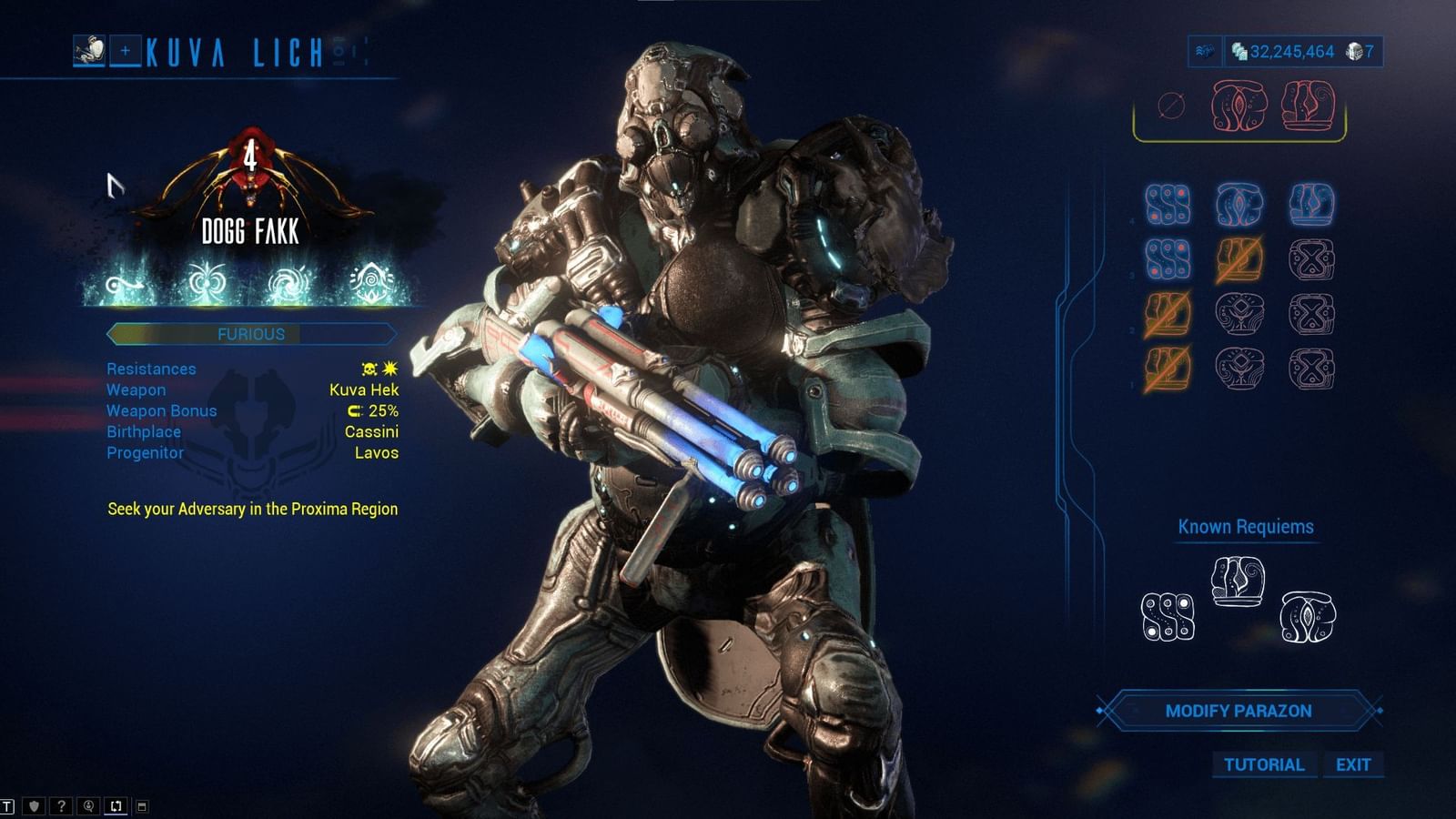Click the Kuva Lich portrait icon top-left
The image size is (1456, 819).
pyautogui.click(x=88, y=50)
